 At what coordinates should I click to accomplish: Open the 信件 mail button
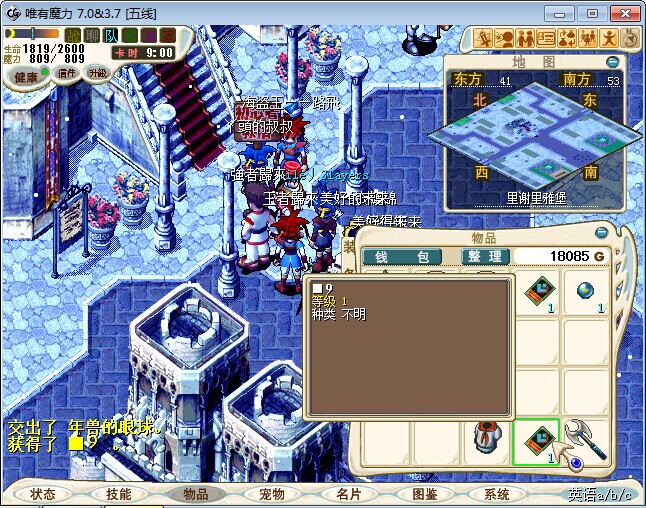(x=67, y=74)
